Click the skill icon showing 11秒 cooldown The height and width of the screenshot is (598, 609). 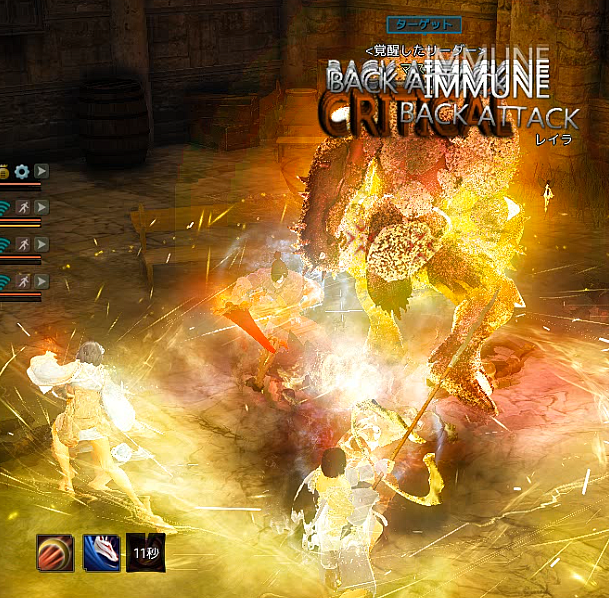pos(145,552)
